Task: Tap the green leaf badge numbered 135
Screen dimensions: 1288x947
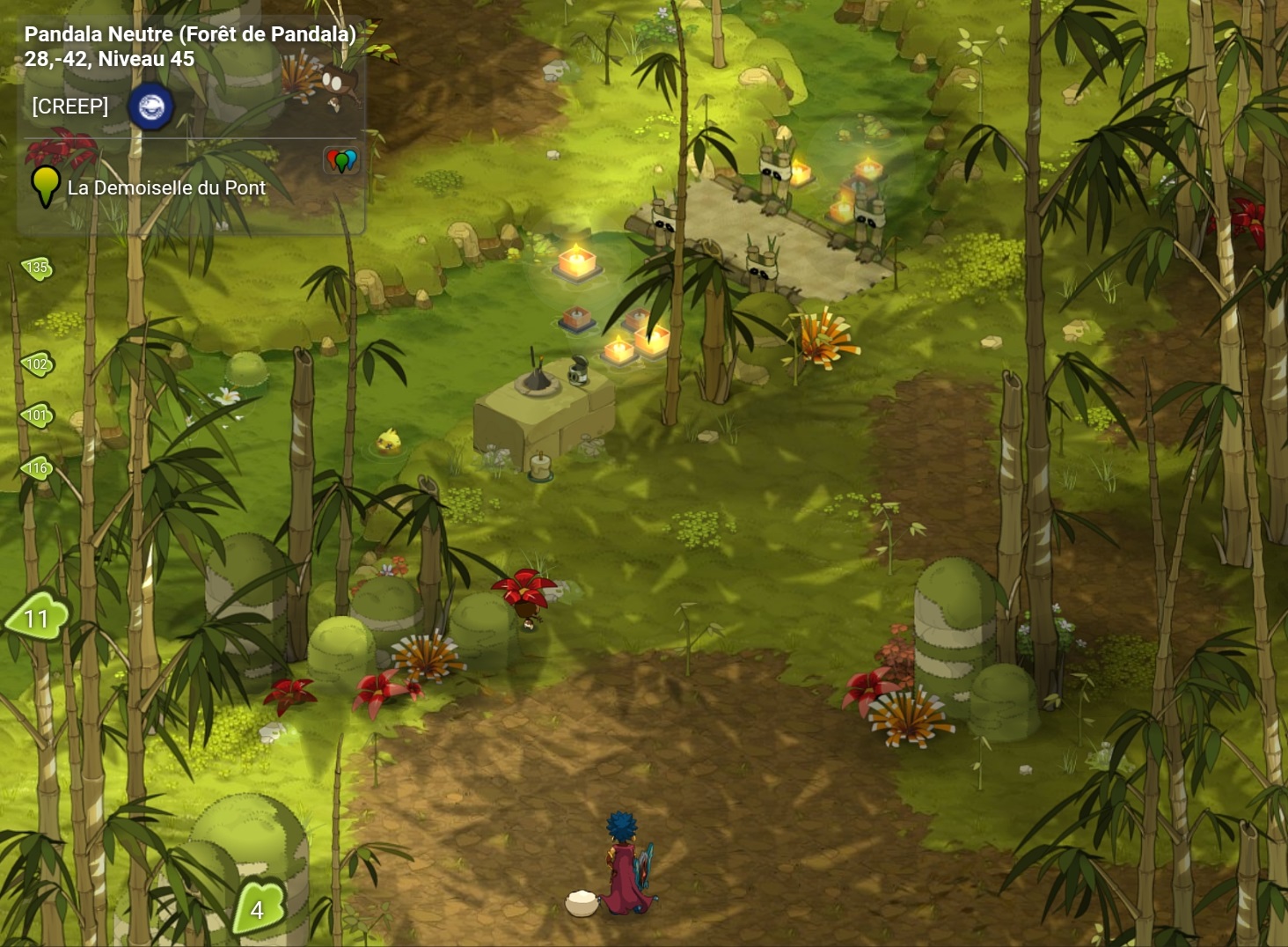Action: [x=37, y=268]
